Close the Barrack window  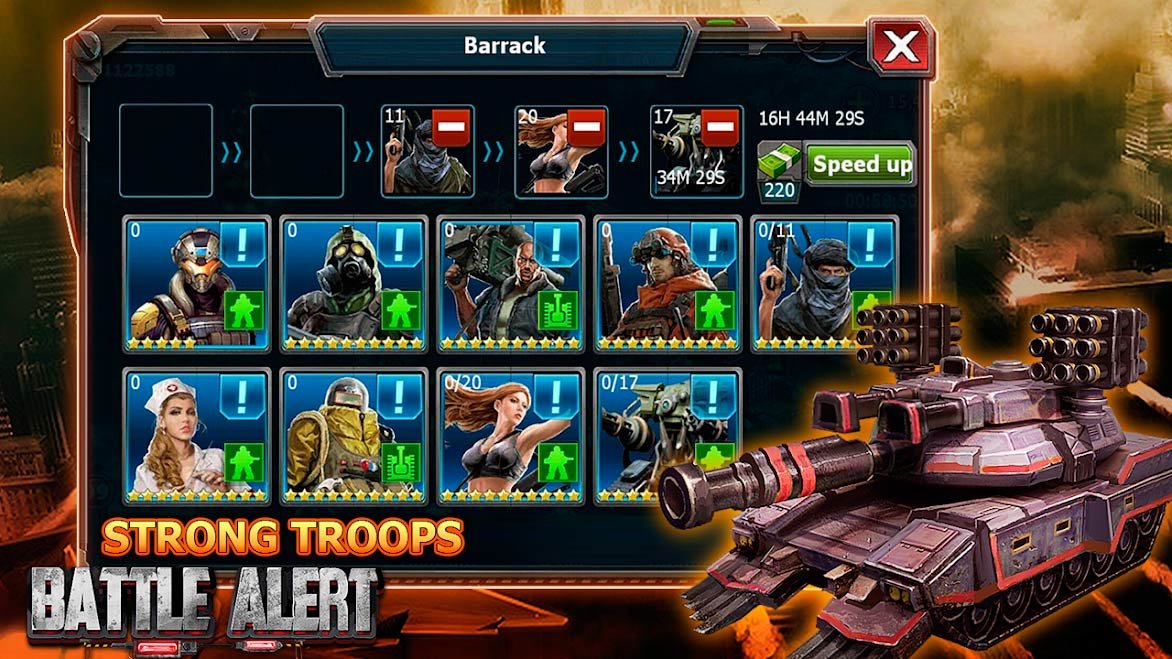[901, 46]
